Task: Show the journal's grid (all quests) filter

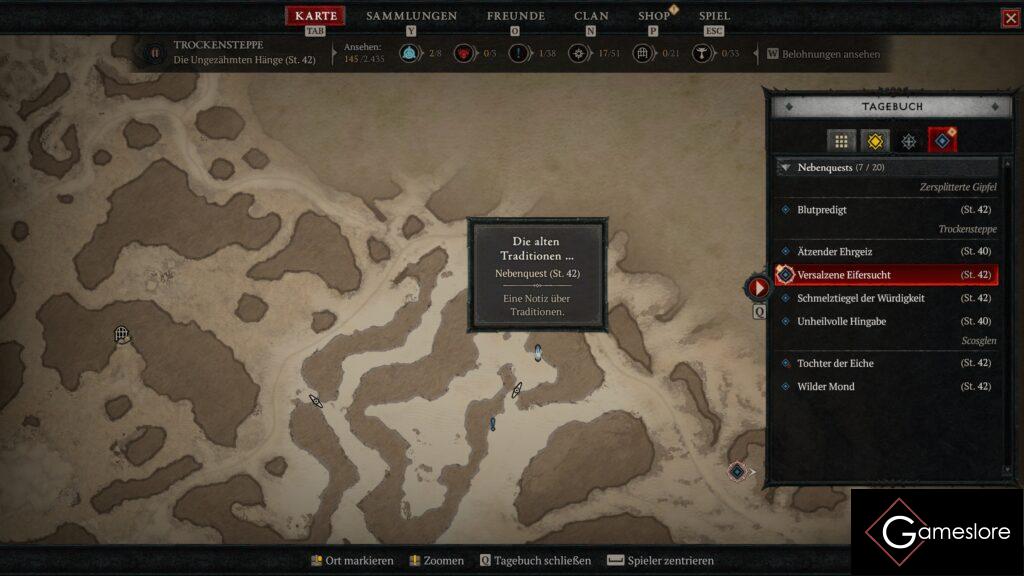Action: 842,141
